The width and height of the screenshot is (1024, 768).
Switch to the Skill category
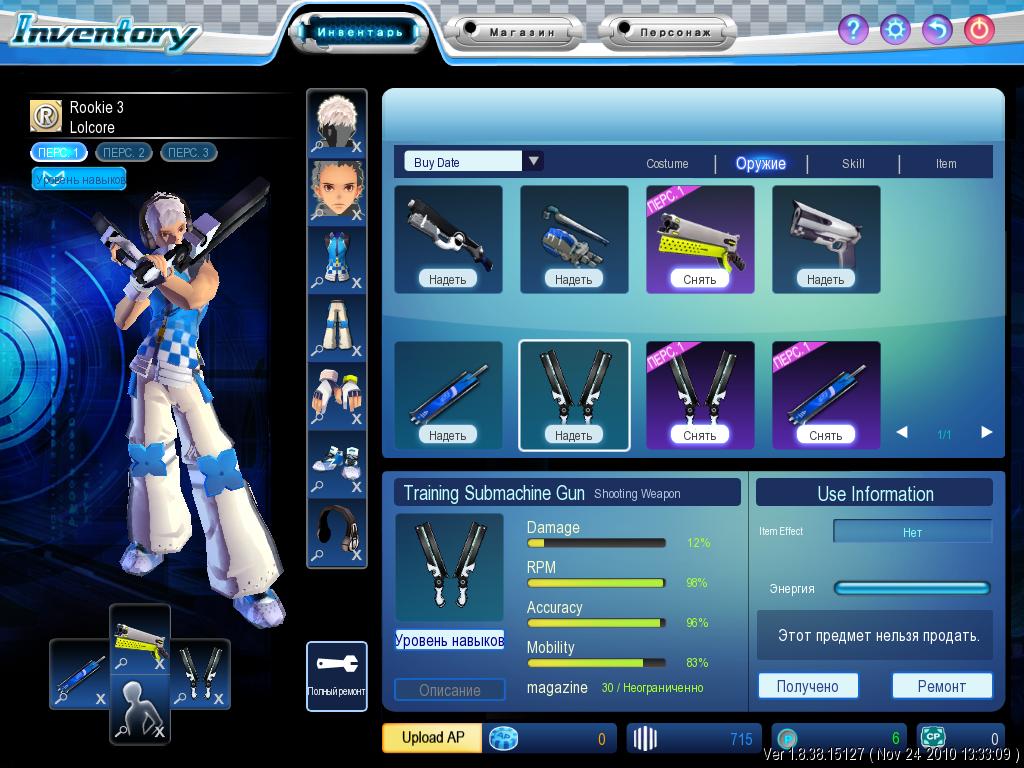pos(853,164)
